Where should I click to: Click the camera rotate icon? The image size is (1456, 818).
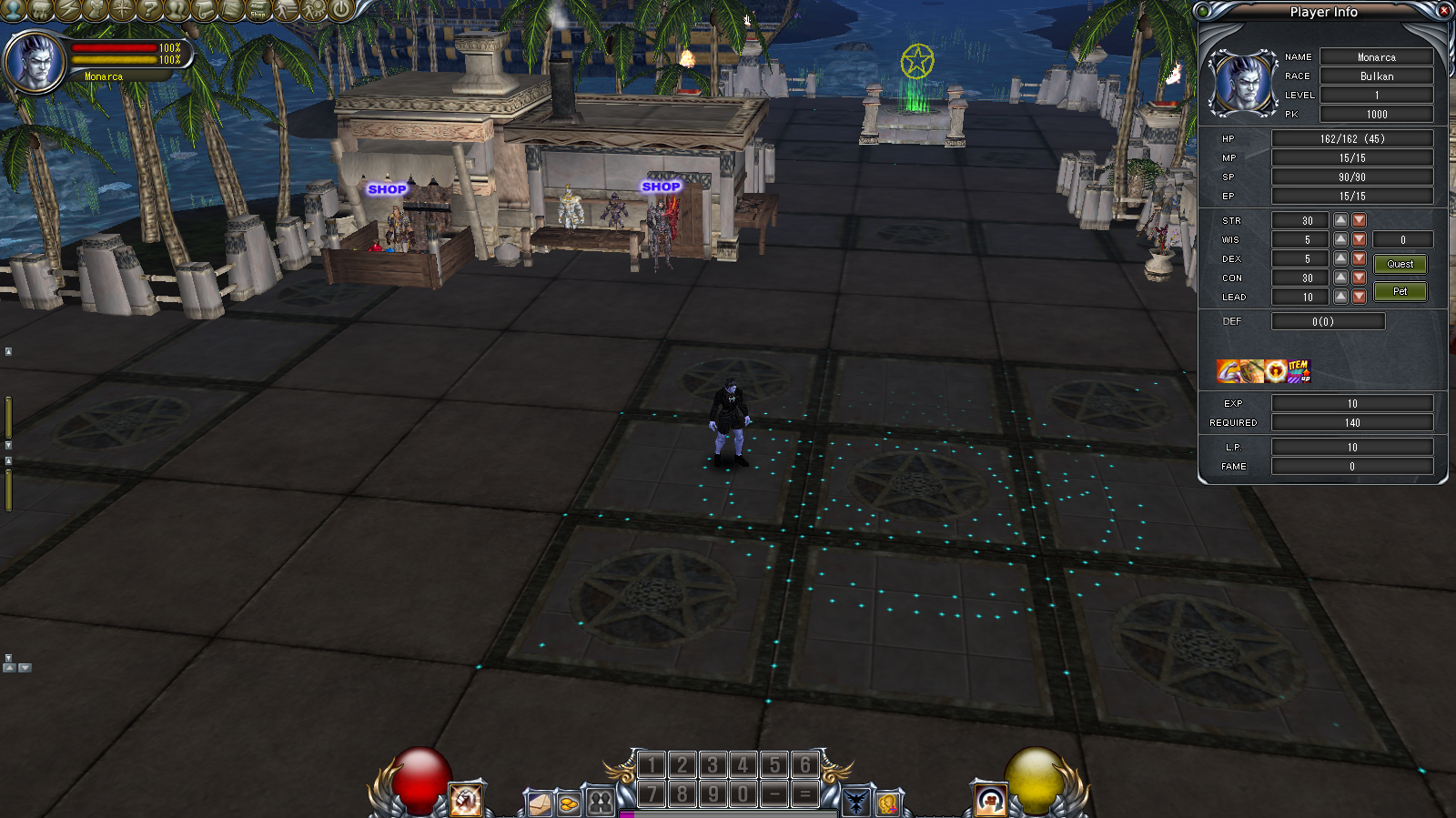tap(990, 800)
